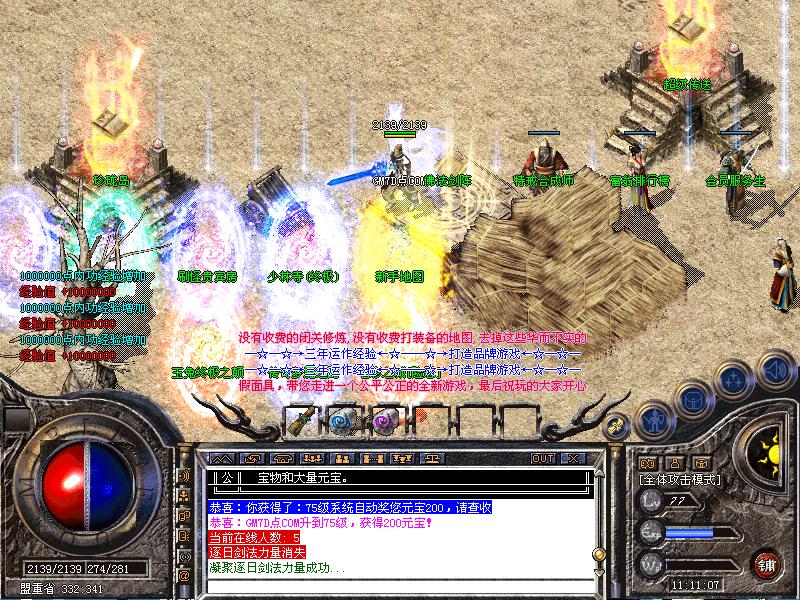Open the skills stars round button
Image resolution: width=800 pixels, height=600 pixels.
[735, 380]
